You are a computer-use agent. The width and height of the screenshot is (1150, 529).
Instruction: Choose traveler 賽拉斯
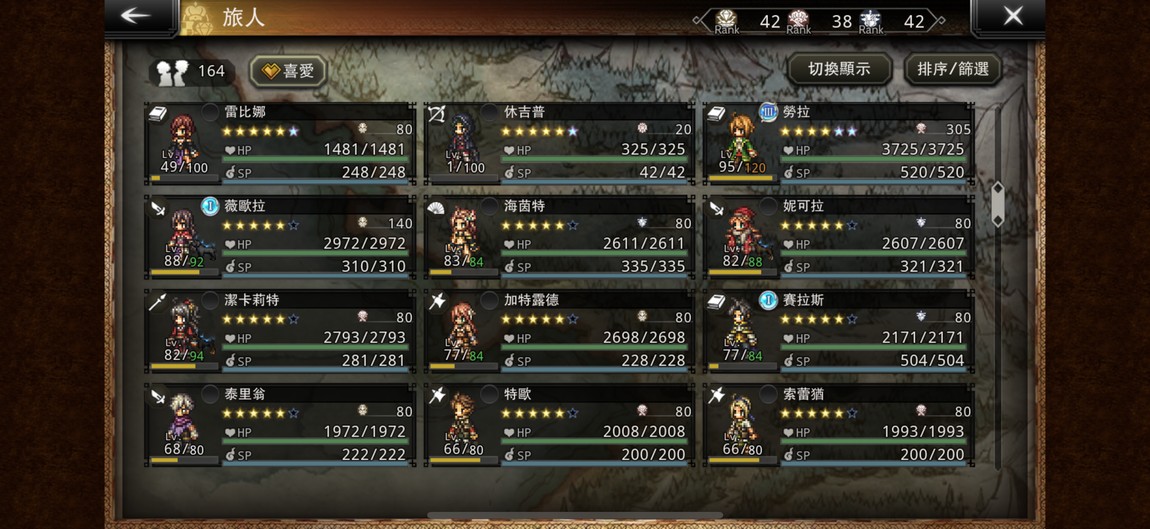pos(838,331)
